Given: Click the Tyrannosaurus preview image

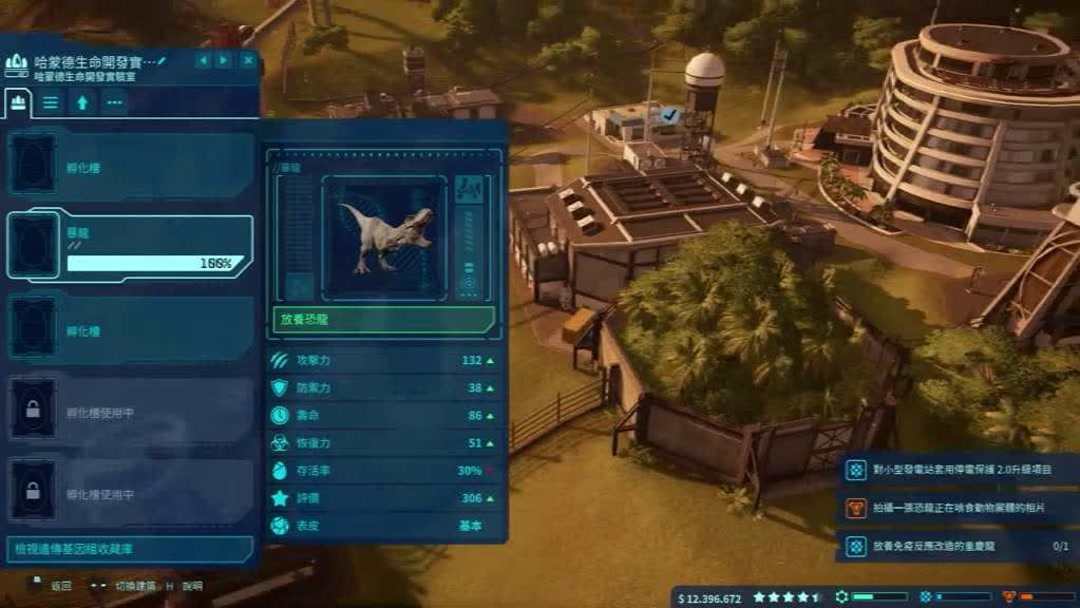Looking at the screenshot, I should [384, 236].
